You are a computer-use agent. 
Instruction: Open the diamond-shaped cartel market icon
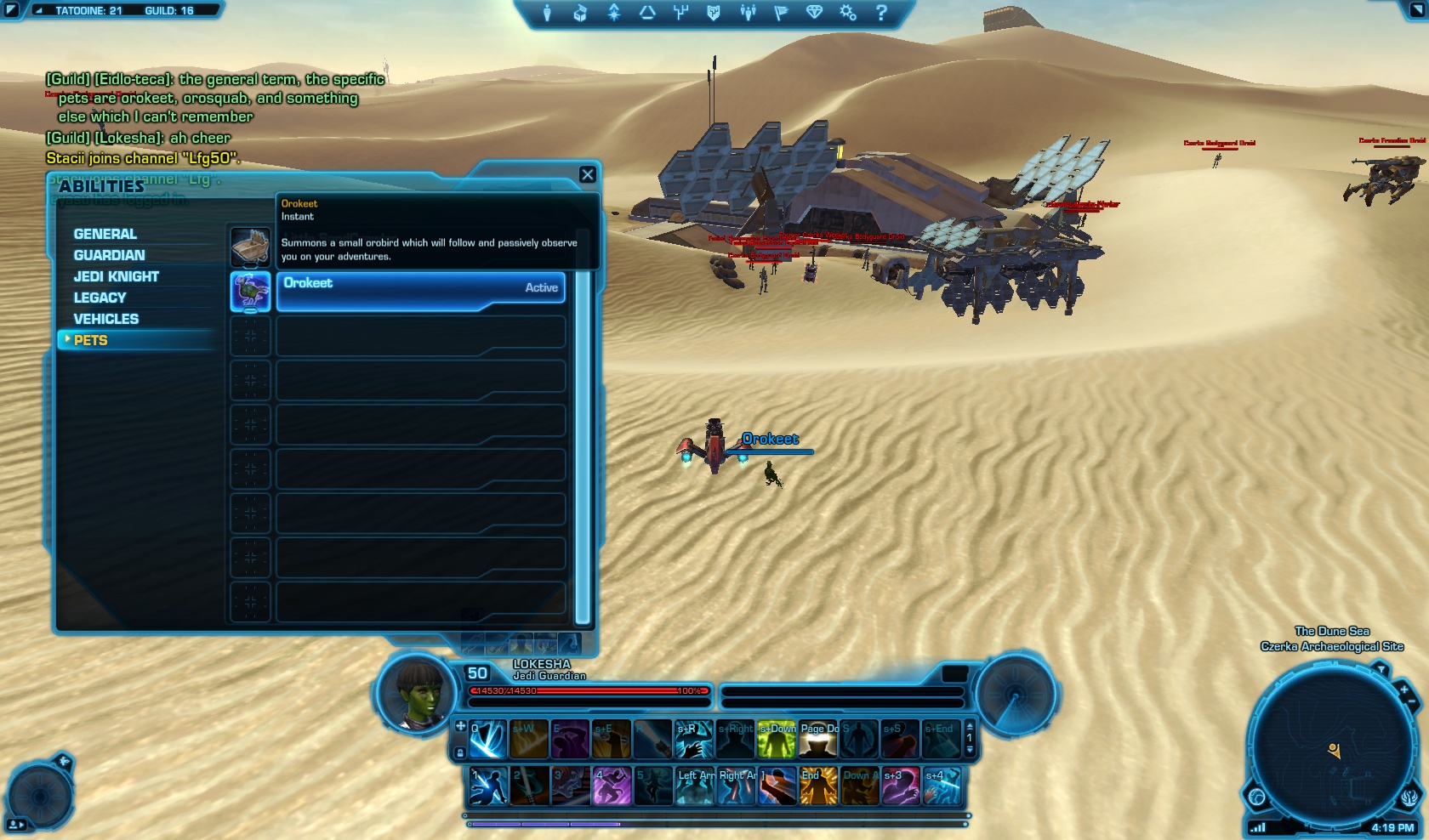point(814,13)
